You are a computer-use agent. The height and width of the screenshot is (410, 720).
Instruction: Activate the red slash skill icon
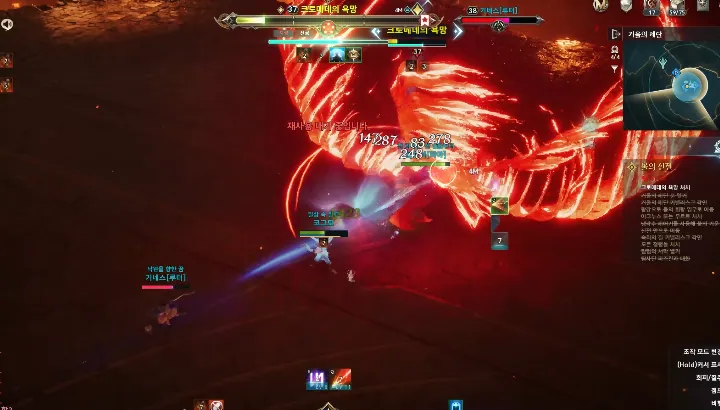pos(341,379)
